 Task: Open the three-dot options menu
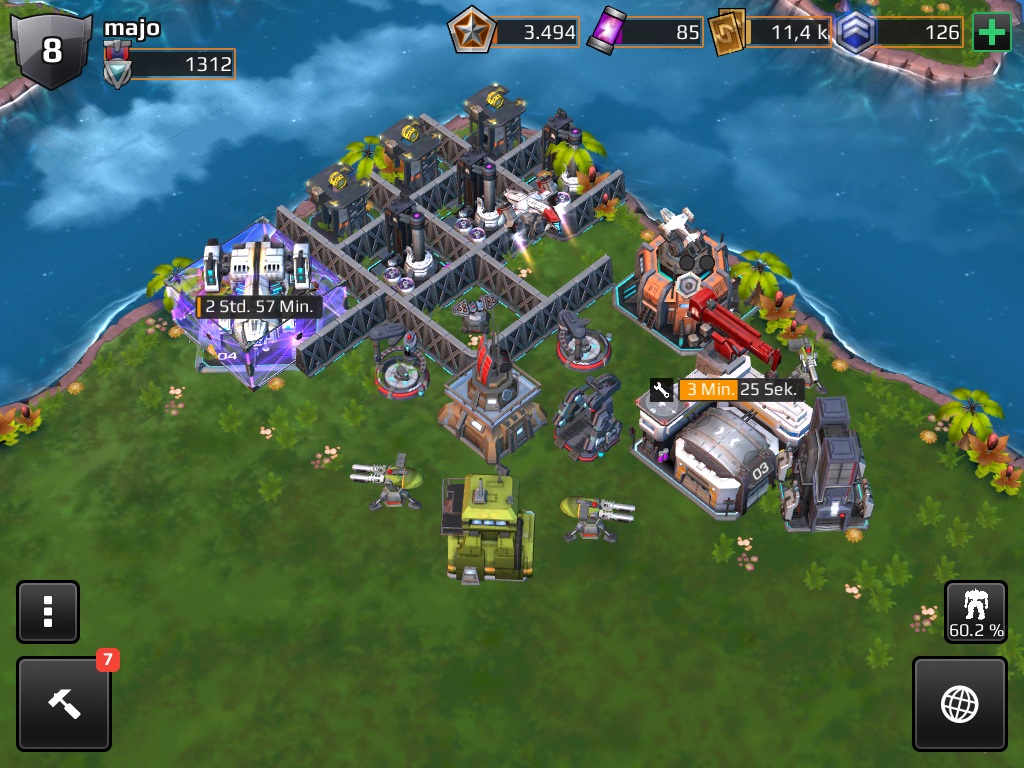[x=47, y=611]
